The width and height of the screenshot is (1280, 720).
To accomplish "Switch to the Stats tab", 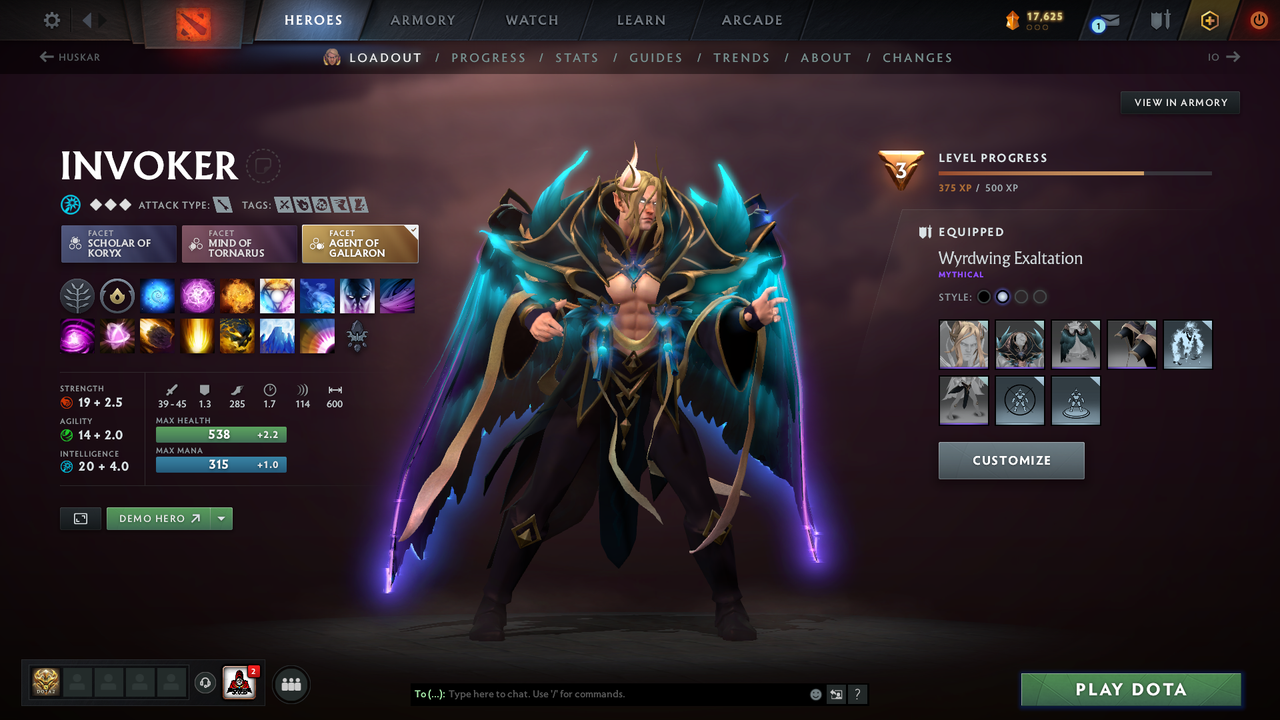I will 577,57.
